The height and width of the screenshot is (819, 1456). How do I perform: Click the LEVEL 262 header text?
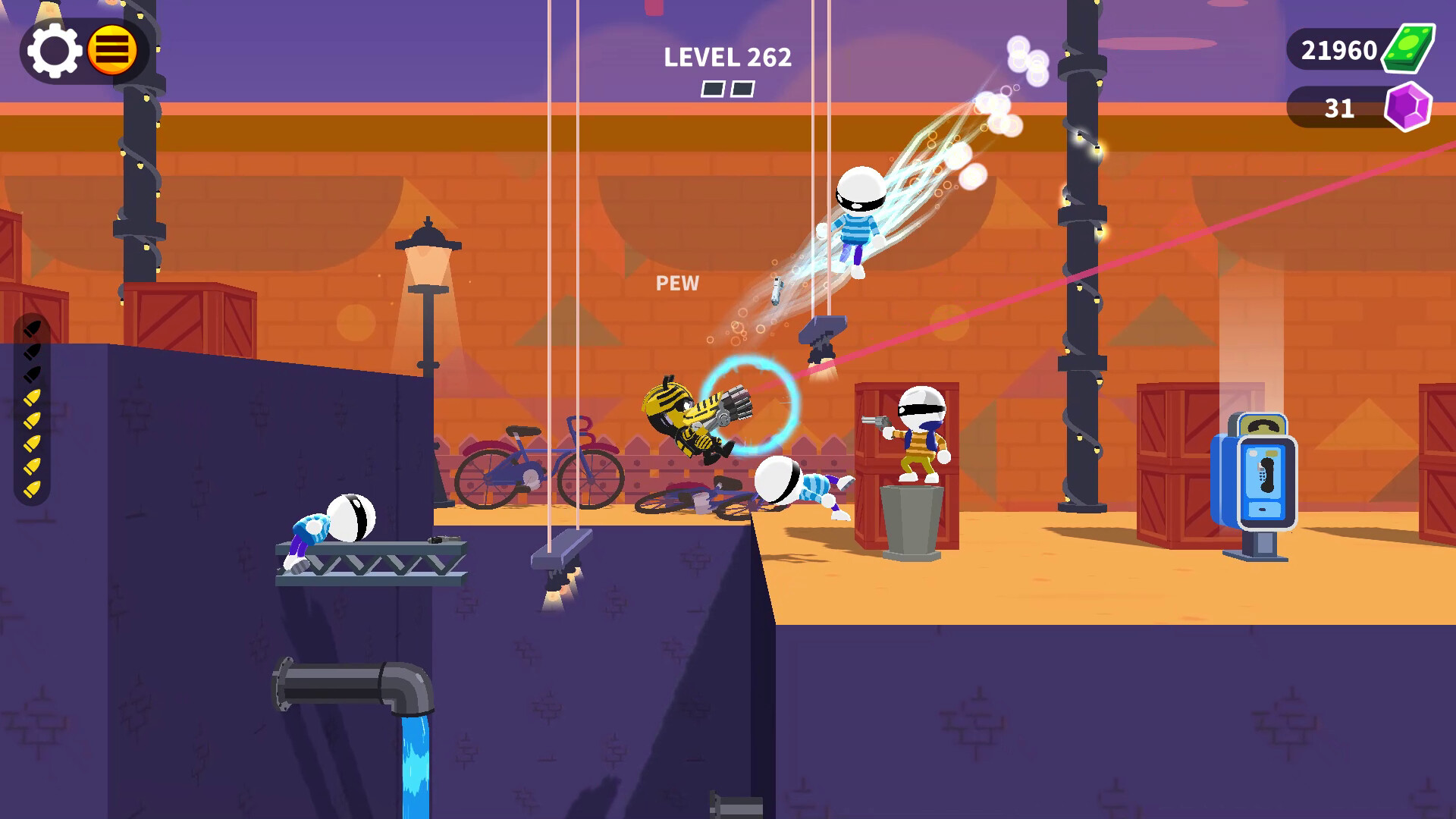tap(727, 55)
